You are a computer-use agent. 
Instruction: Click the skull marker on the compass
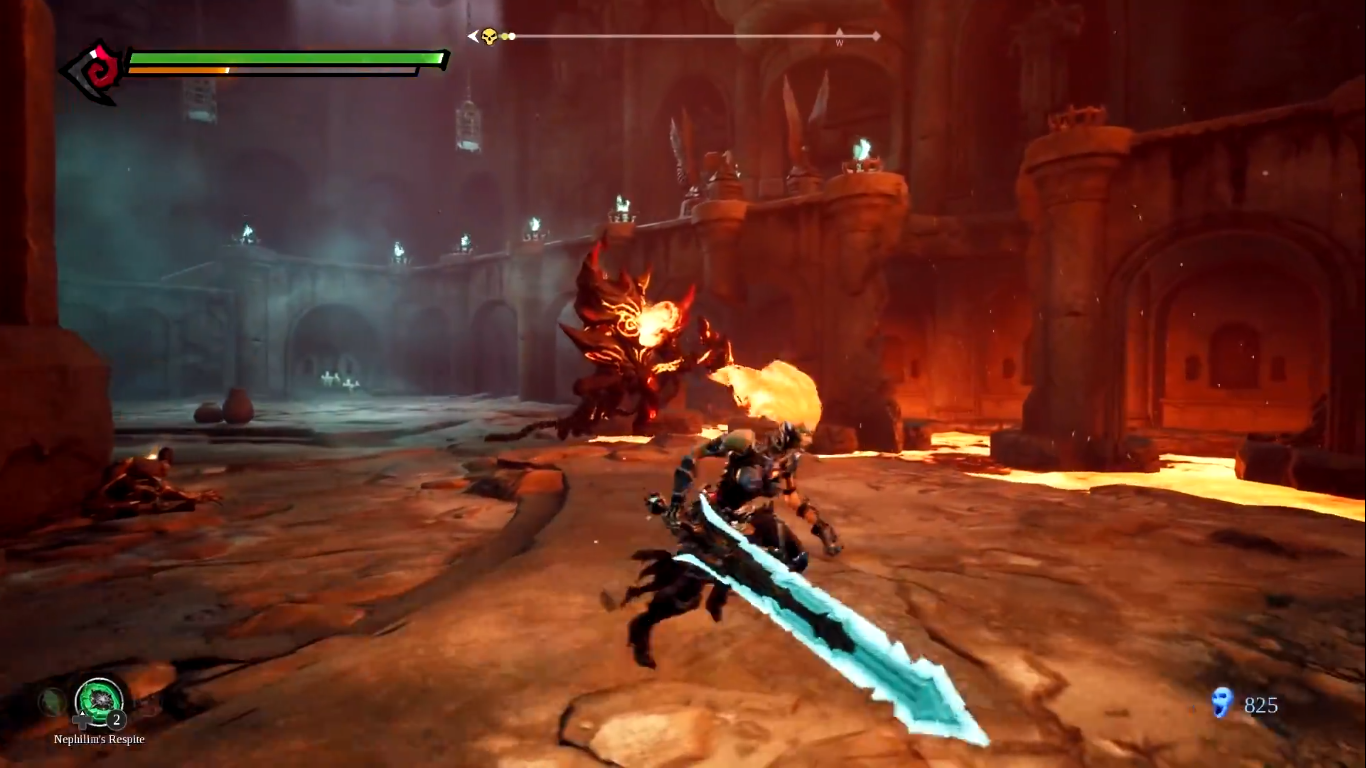[x=489, y=37]
